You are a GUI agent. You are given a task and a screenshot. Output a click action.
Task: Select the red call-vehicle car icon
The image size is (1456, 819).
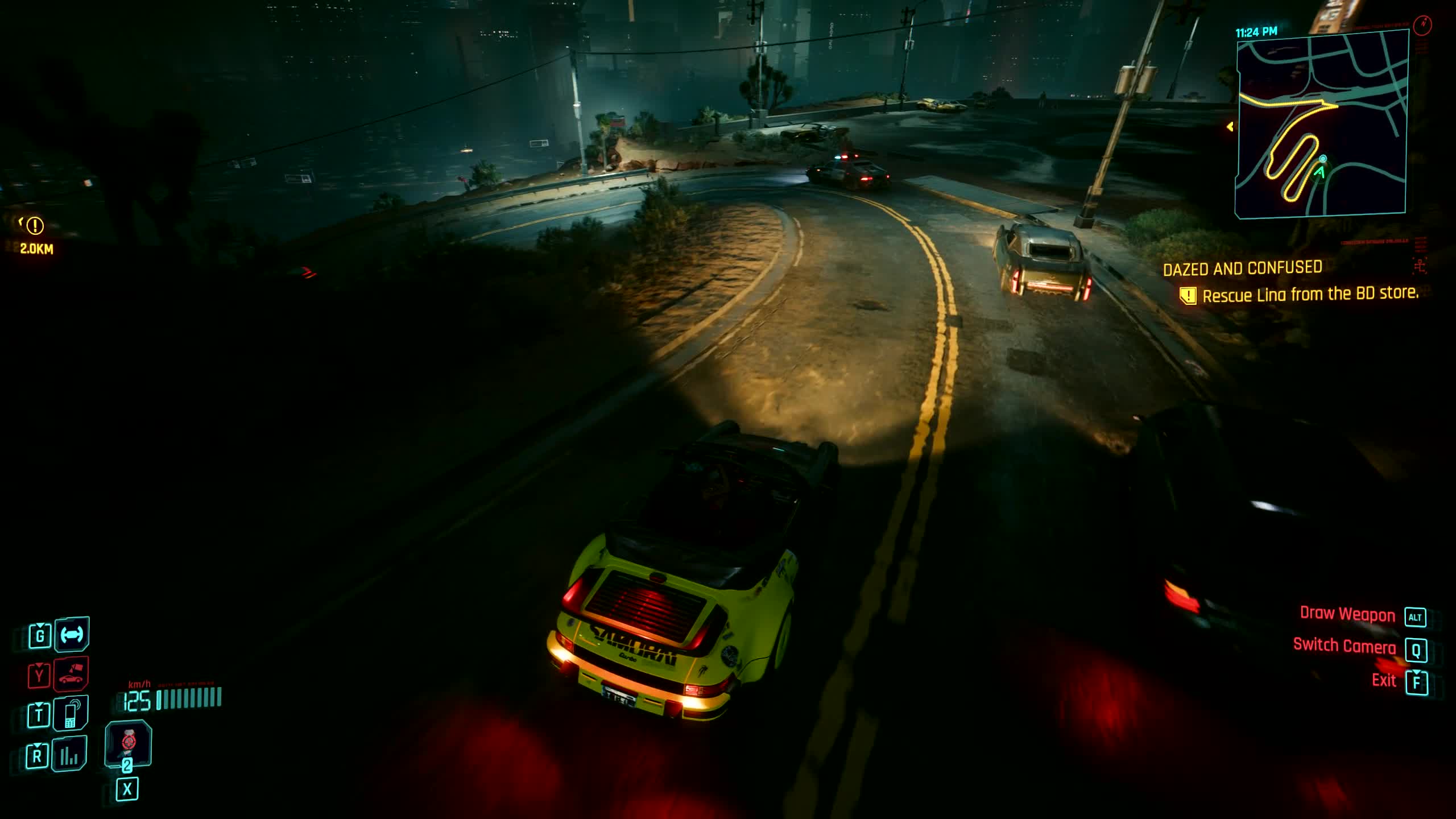coord(72,675)
